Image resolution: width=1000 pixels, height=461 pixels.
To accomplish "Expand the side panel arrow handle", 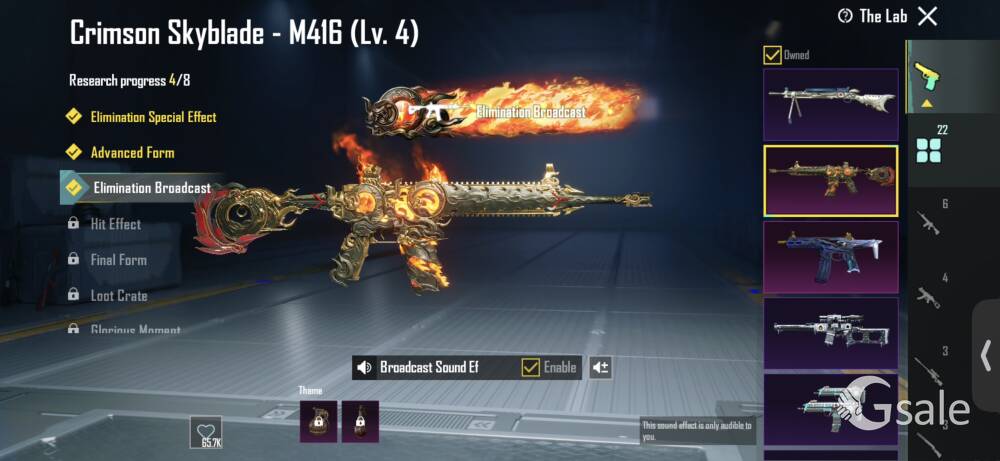I will coord(986,355).
